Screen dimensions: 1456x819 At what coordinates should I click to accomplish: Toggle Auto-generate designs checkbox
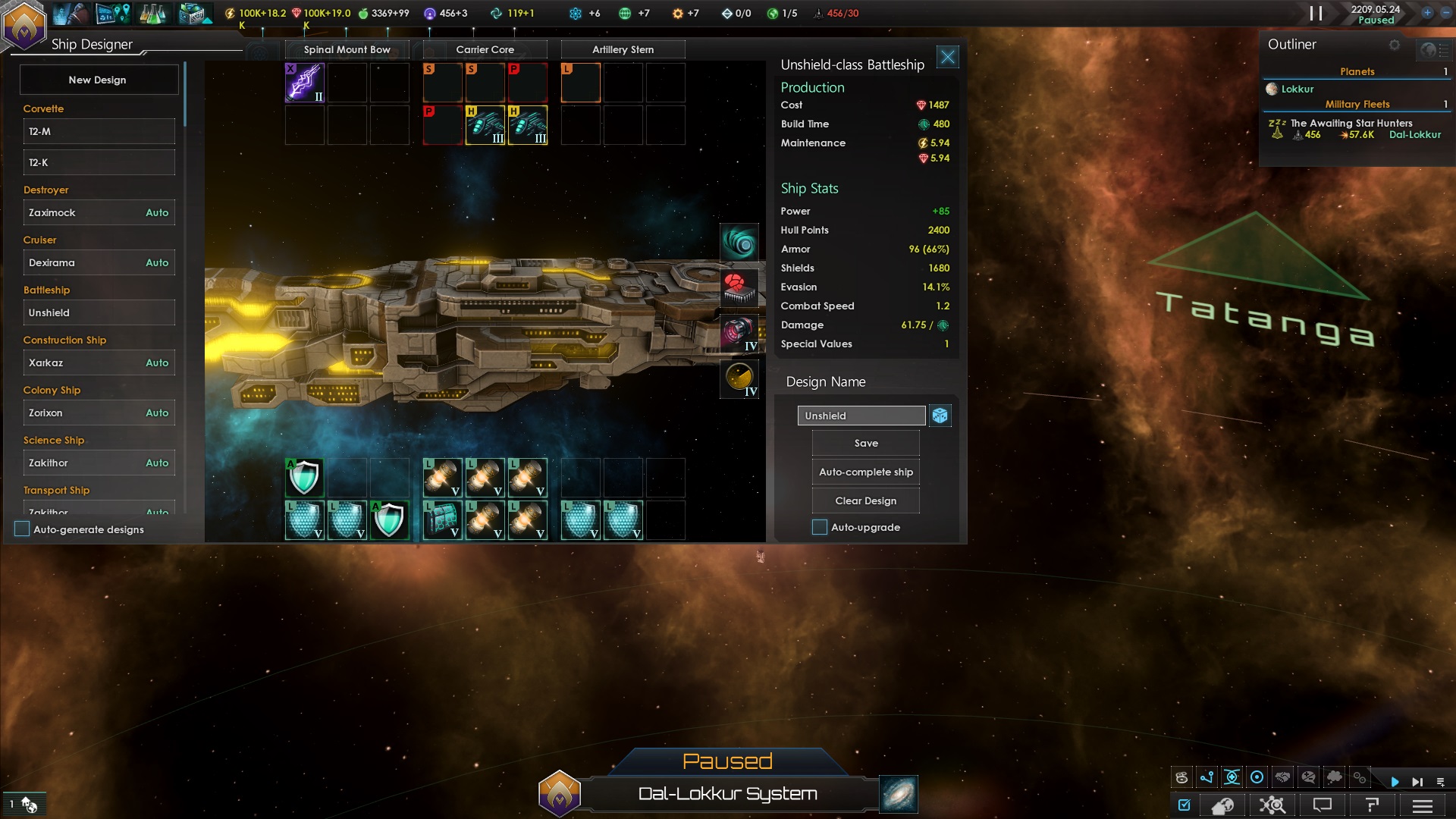tap(22, 529)
